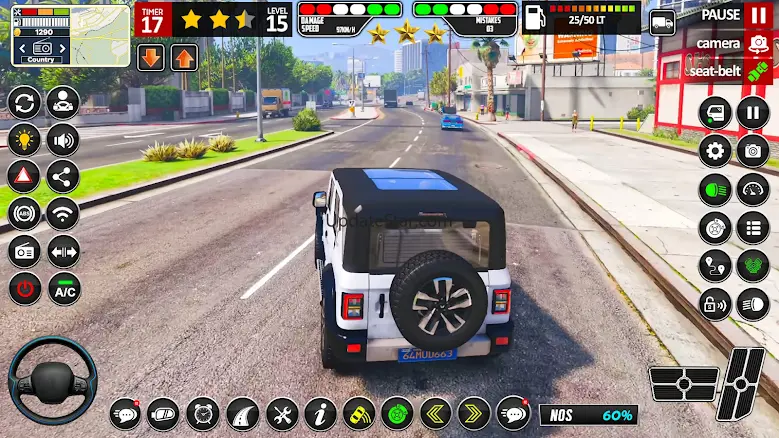Image resolution: width=779 pixels, height=438 pixels.
Task: Click the orange down arrow button
Action: click(151, 58)
